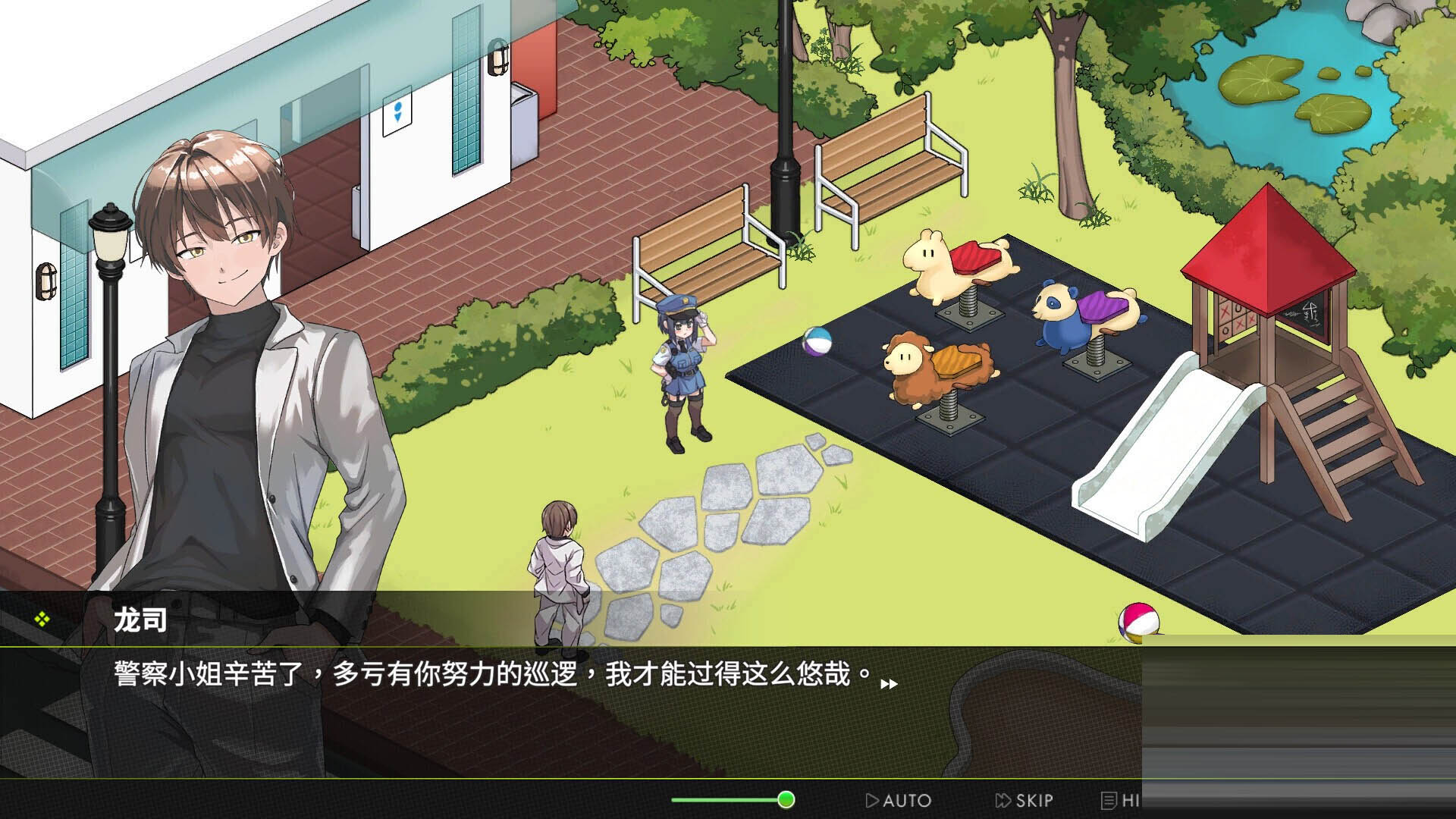Click the SKIP fast-forward icon
Screen dimensions: 1456x819
pos(1003,801)
